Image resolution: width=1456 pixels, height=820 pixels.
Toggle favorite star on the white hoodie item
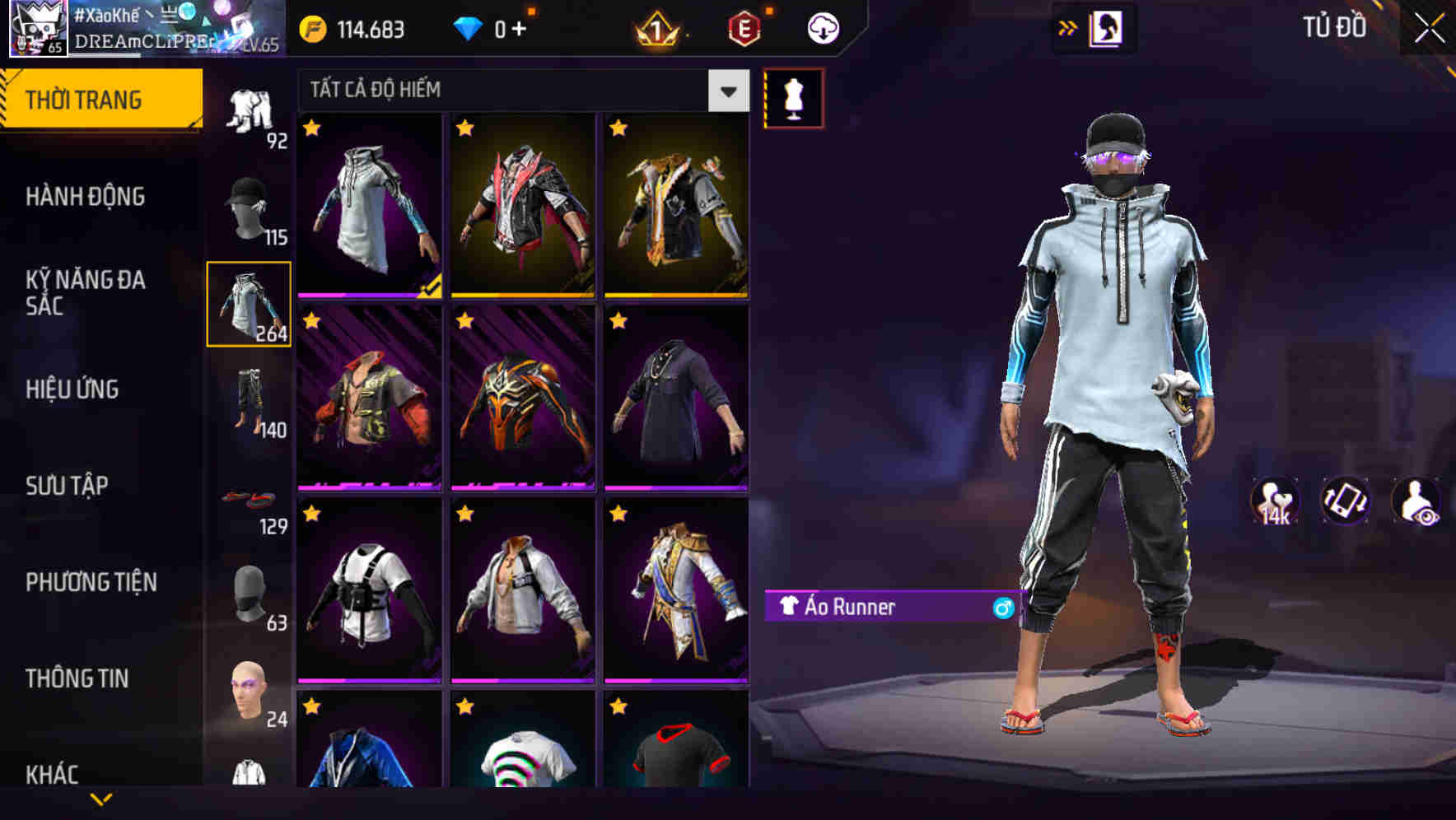tap(312, 128)
